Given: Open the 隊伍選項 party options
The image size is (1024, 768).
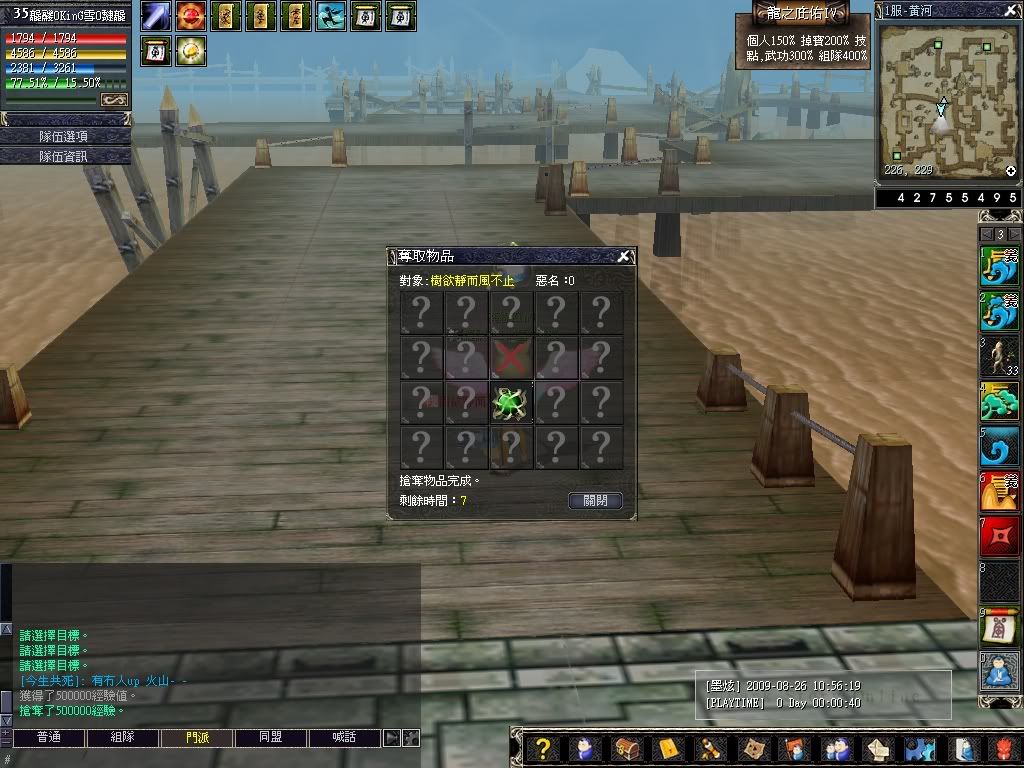Looking at the screenshot, I should [66, 136].
